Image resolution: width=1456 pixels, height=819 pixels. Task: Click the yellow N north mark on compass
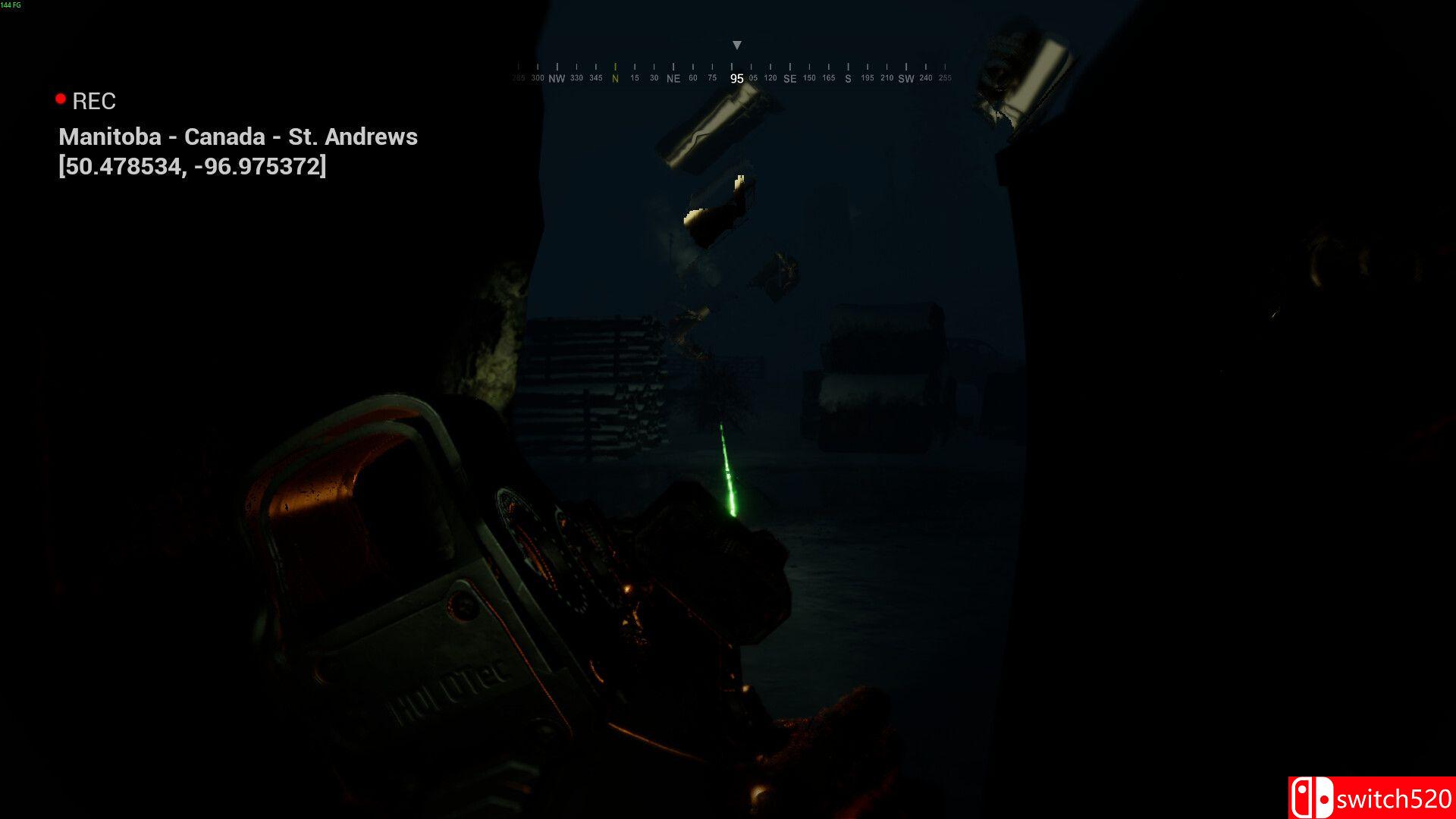click(614, 77)
